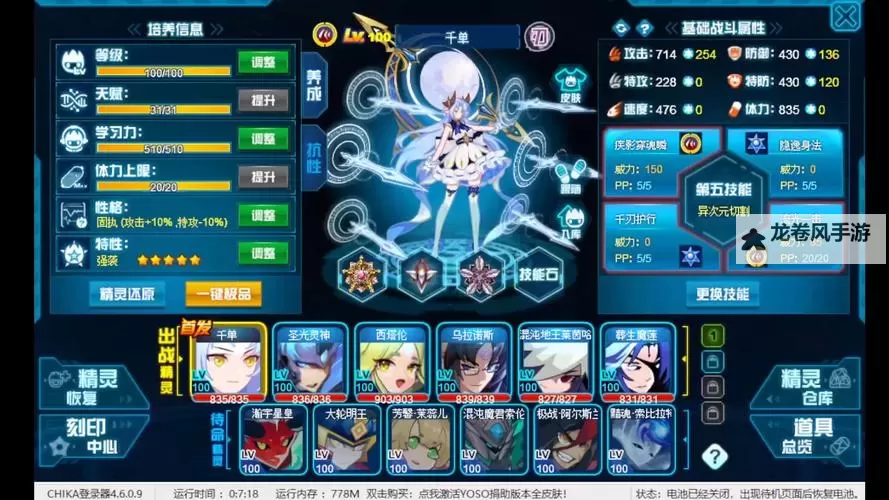
Task: Activate the orange 一键极品 button
Action: coord(224,293)
